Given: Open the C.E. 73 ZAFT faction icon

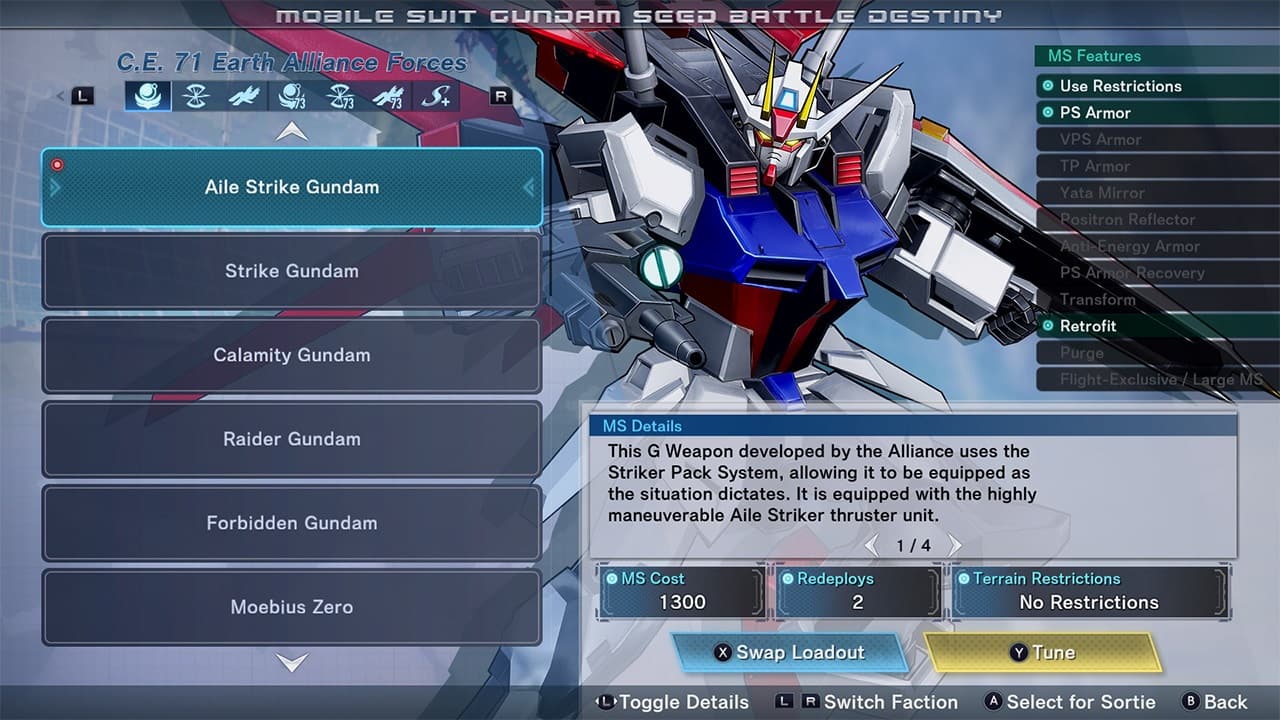Looking at the screenshot, I should [342, 97].
